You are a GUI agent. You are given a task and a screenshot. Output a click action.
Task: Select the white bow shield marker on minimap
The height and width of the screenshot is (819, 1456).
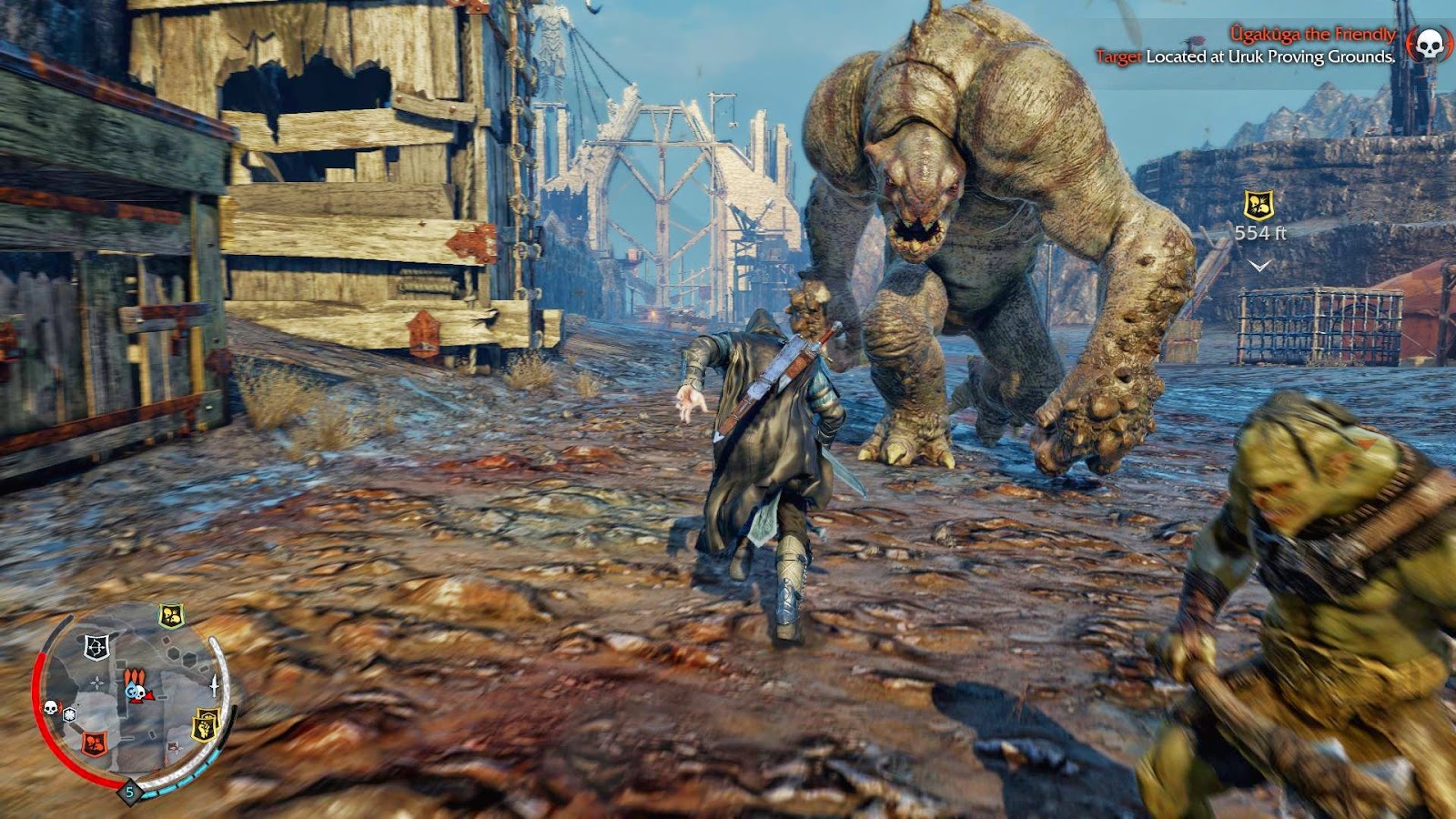click(x=96, y=647)
